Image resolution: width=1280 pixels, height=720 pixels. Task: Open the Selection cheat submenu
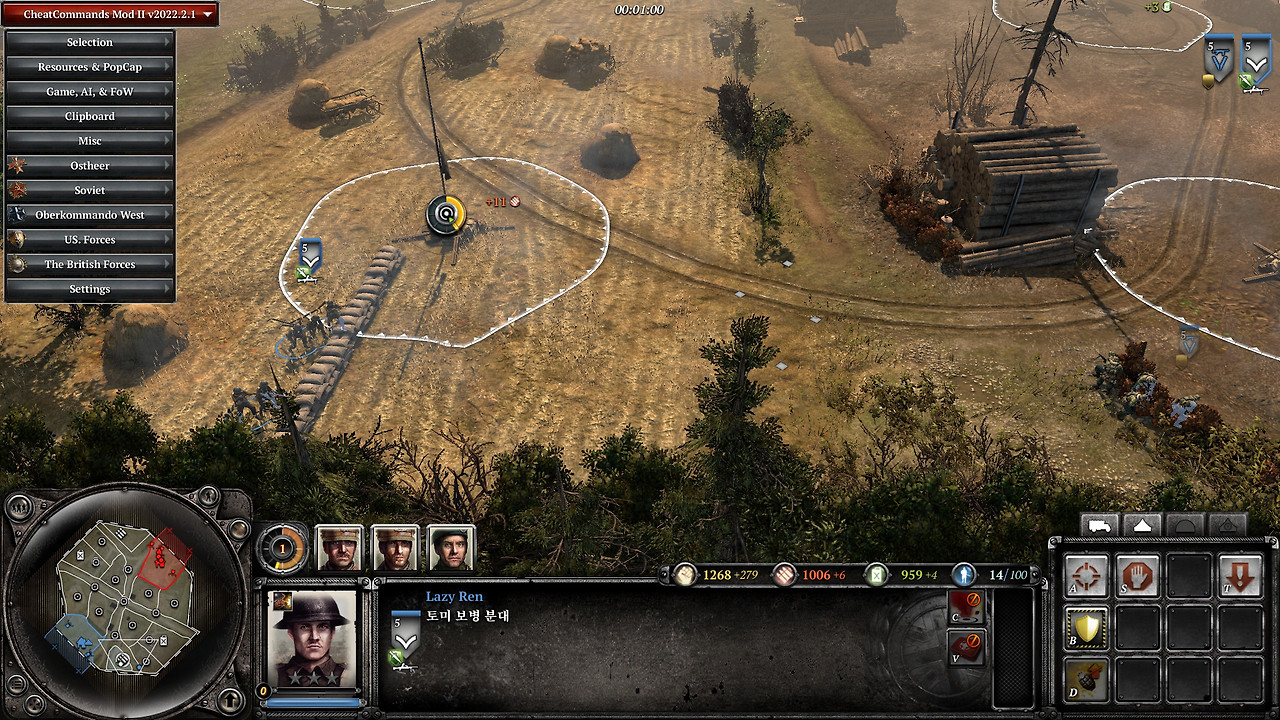click(90, 42)
